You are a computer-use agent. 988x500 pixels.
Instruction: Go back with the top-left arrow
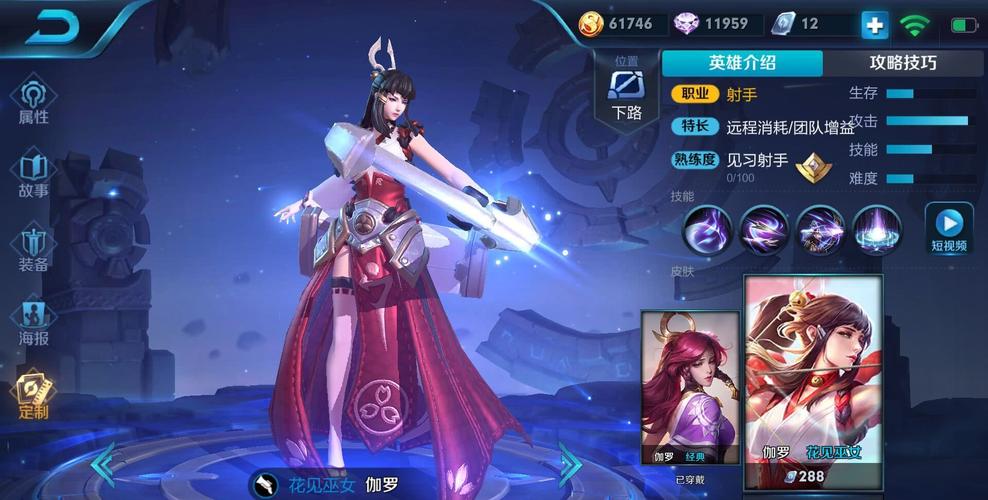point(52,27)
